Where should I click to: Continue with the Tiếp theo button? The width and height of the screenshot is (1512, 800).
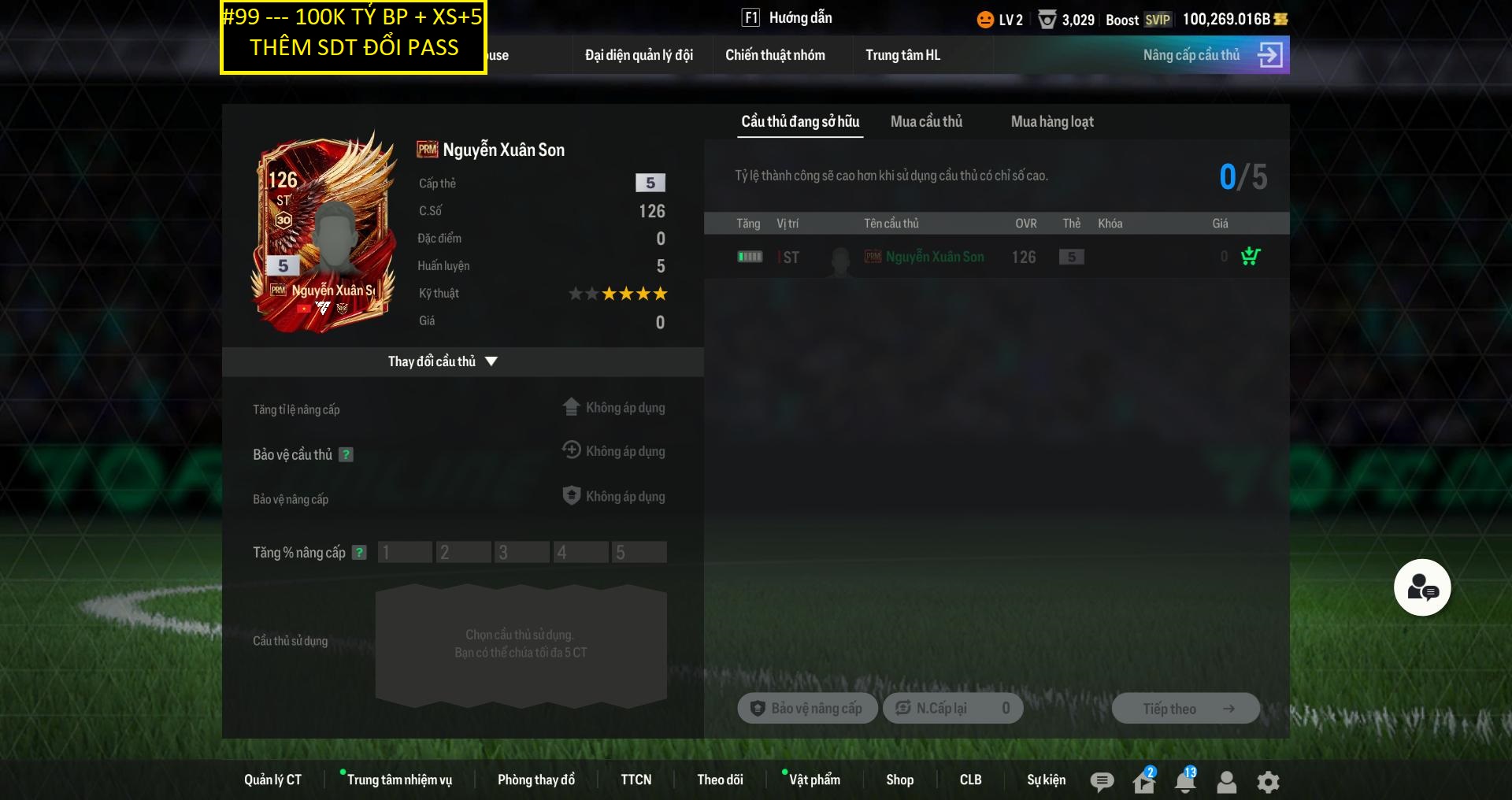pos(1185,709)
